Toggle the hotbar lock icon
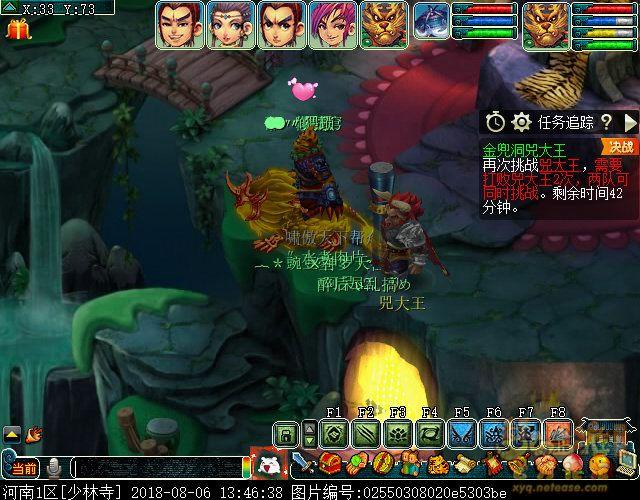Viewport: 640px width, 500px height. click(x=286, y=434)
